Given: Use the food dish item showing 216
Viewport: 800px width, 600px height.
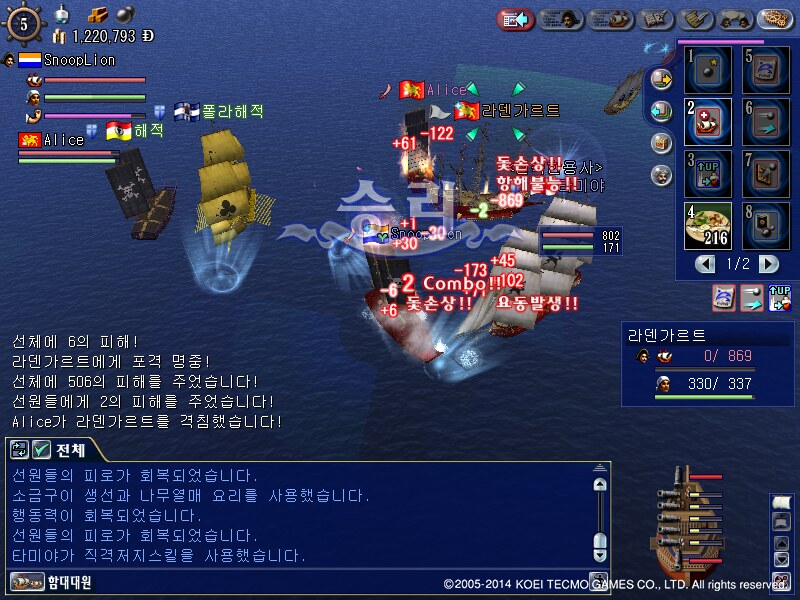Looking at the screenshot, I should [x=708, y=226].
